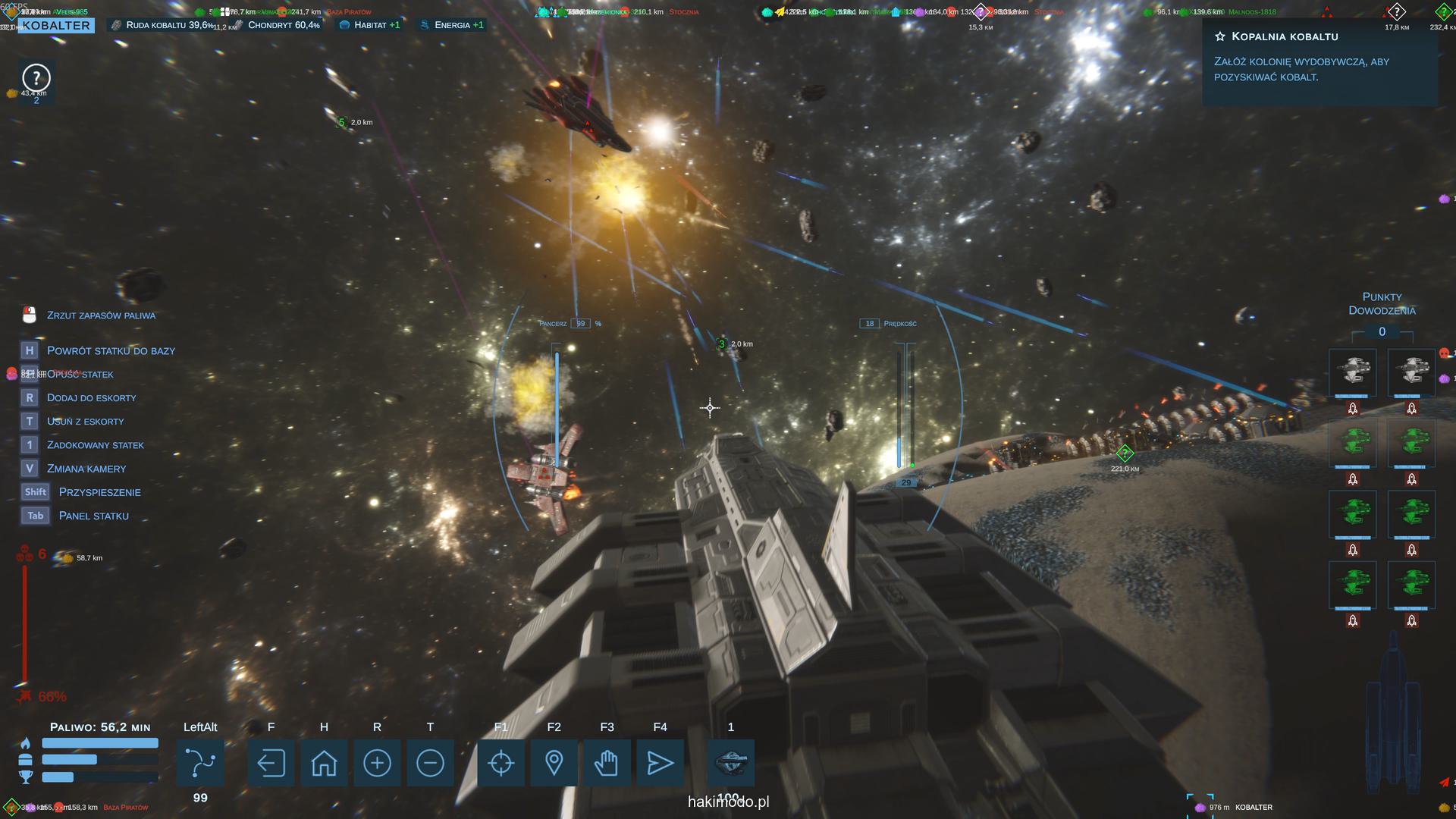The width and height of the screenshot is (1456, 819).
Task: Activate the hand stop command
Action: 607,763
